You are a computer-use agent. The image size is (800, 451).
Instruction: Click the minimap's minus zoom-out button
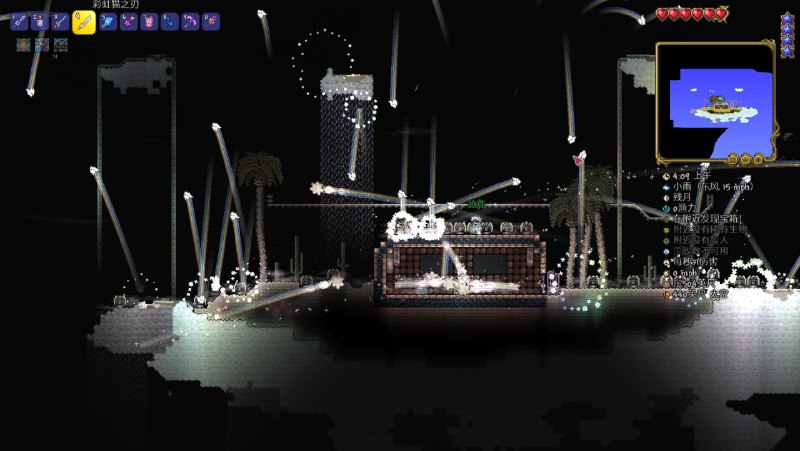coord(746,159)
